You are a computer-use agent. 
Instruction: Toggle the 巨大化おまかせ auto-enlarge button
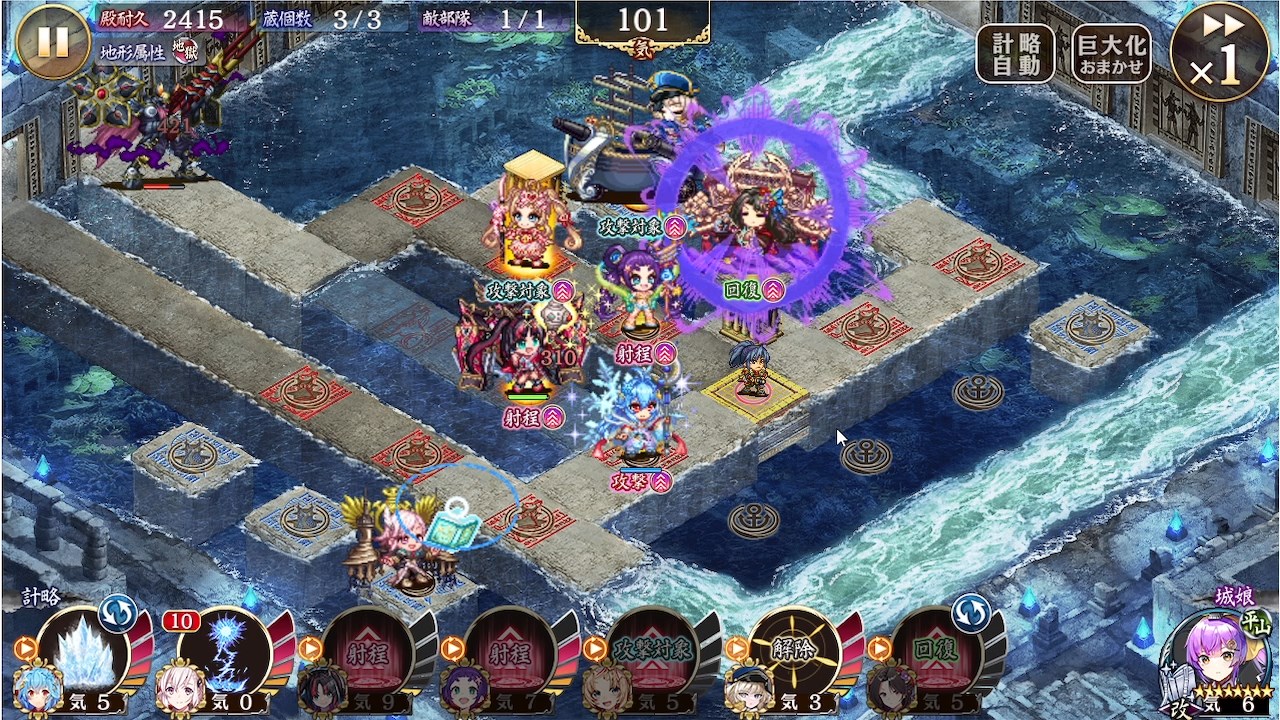pyautogui.click(x=1111, y=54)
